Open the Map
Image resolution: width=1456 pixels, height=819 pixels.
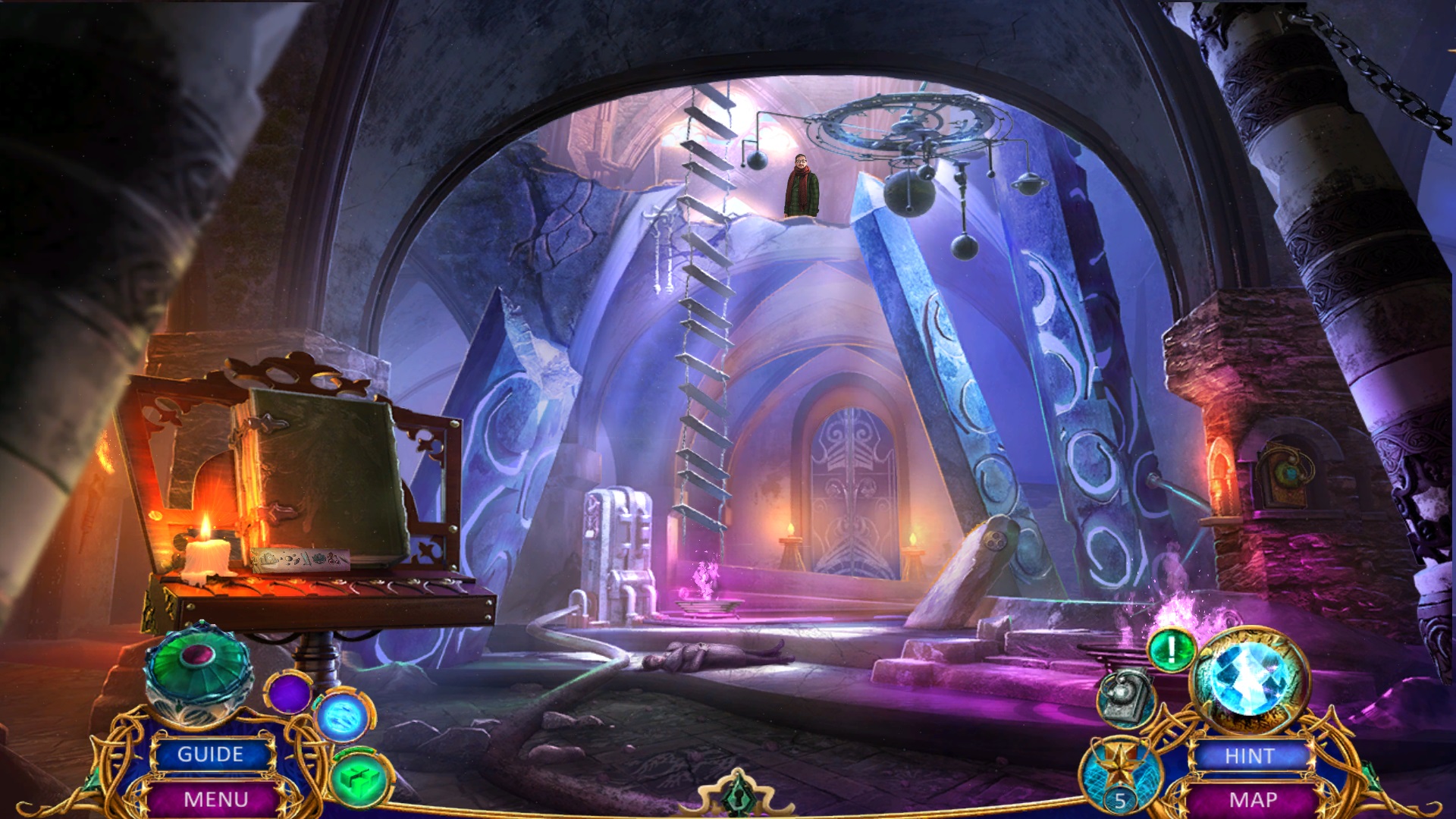pos(1253,800)
